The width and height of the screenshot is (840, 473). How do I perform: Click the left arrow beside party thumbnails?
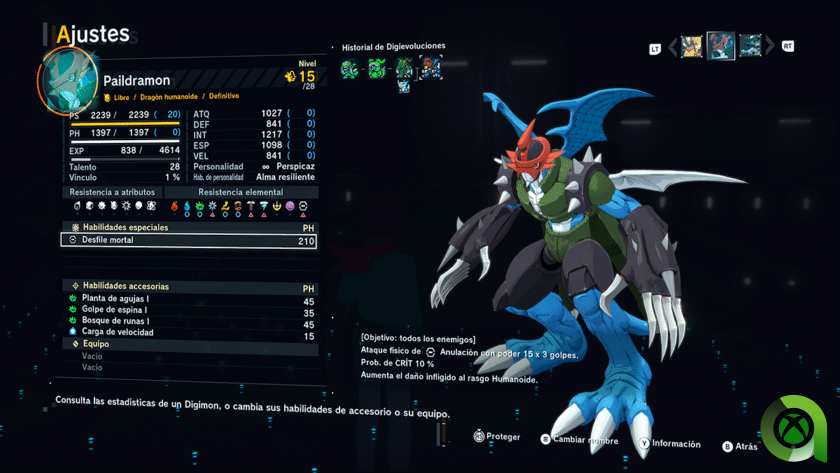pyautogui.click(x=673, y=46)
